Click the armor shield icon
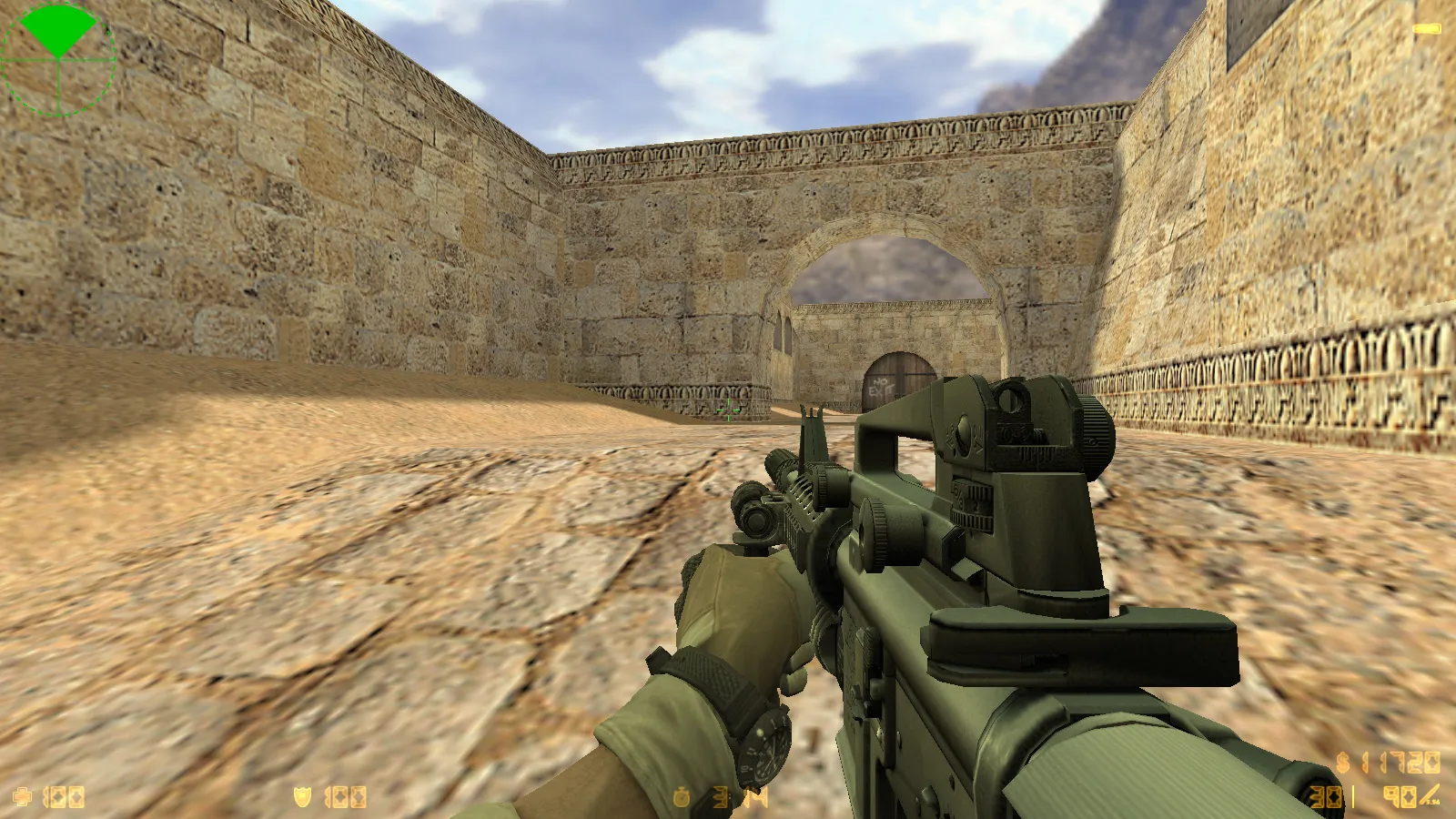 (302, 797)
